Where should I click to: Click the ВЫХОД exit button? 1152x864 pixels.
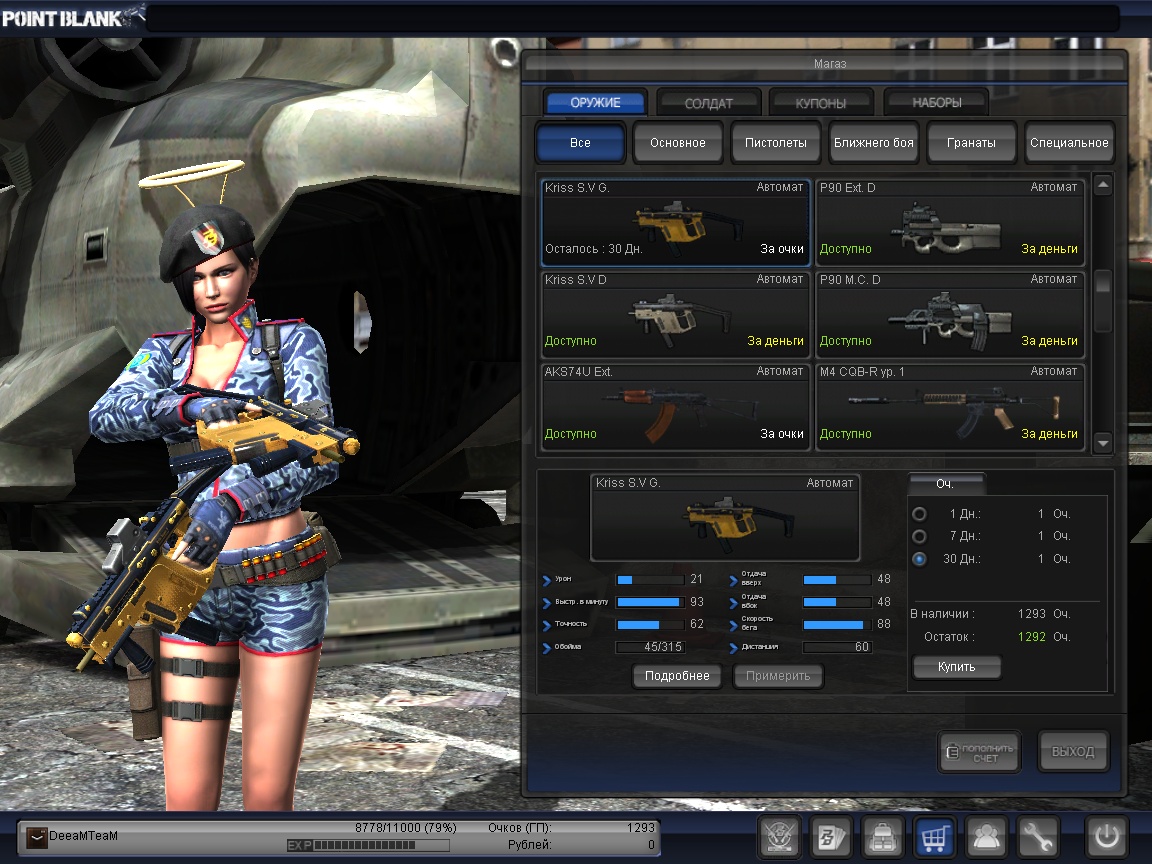pyautogui.click(x=1073, y=752)
